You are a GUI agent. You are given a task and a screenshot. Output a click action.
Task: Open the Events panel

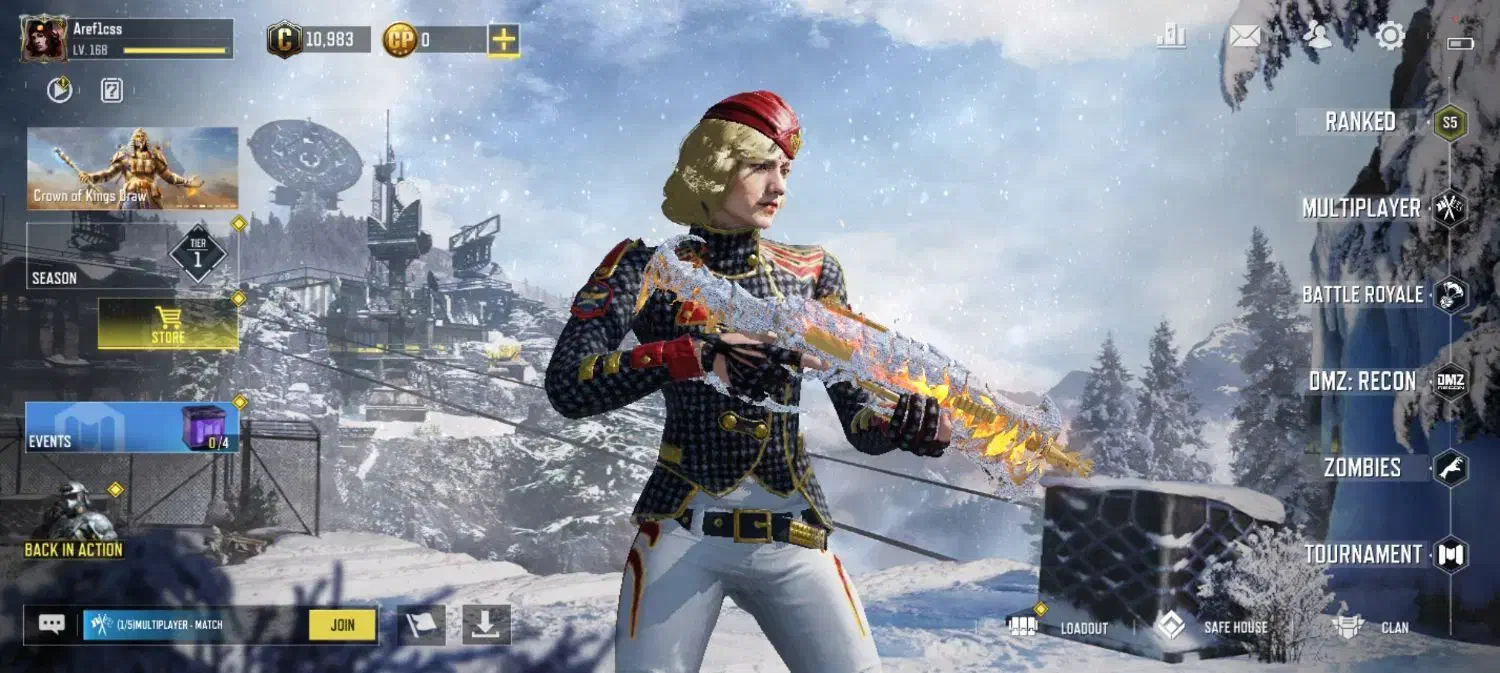(132, 427)
